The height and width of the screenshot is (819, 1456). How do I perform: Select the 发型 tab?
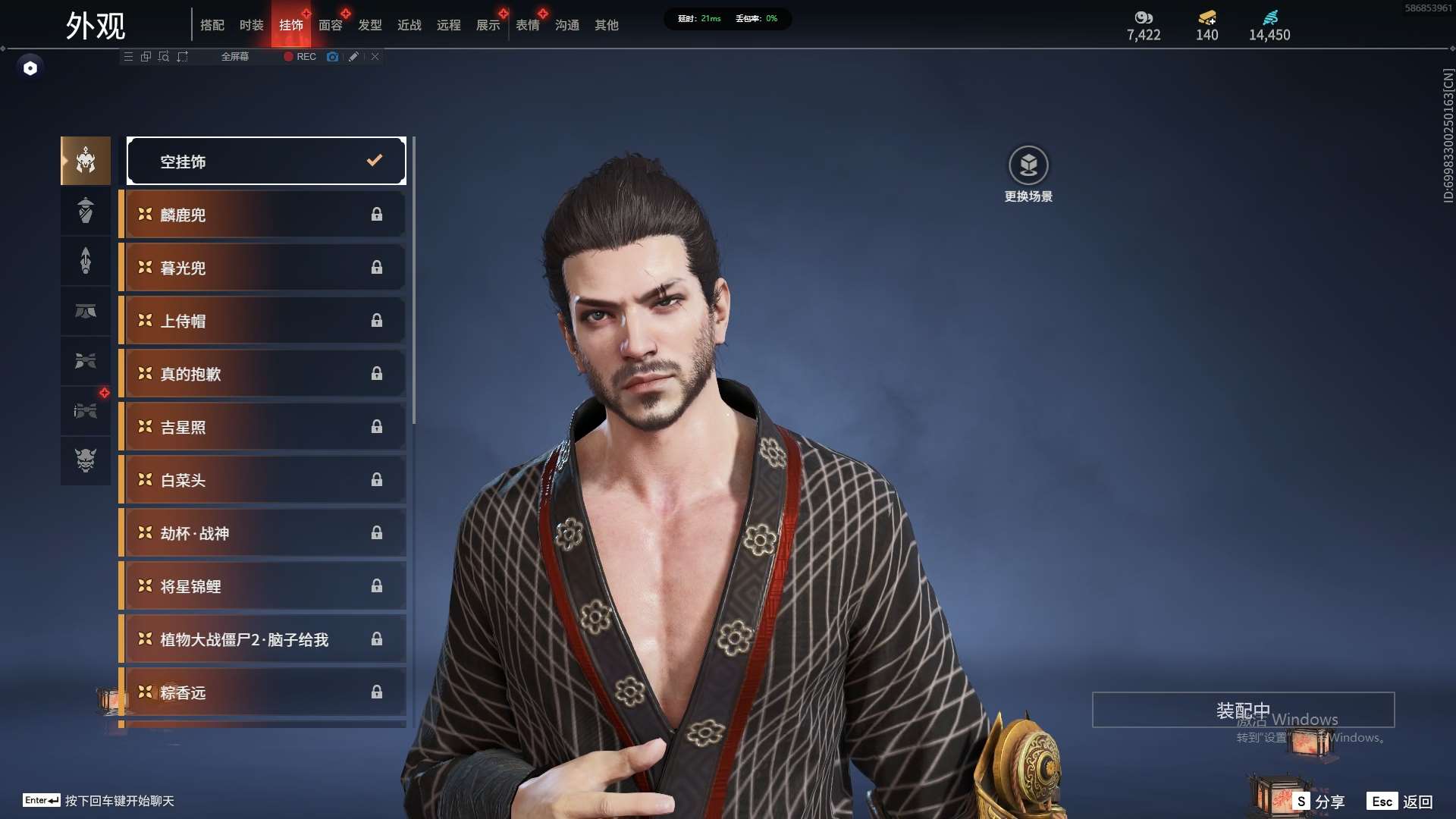[x=369, y=25]
